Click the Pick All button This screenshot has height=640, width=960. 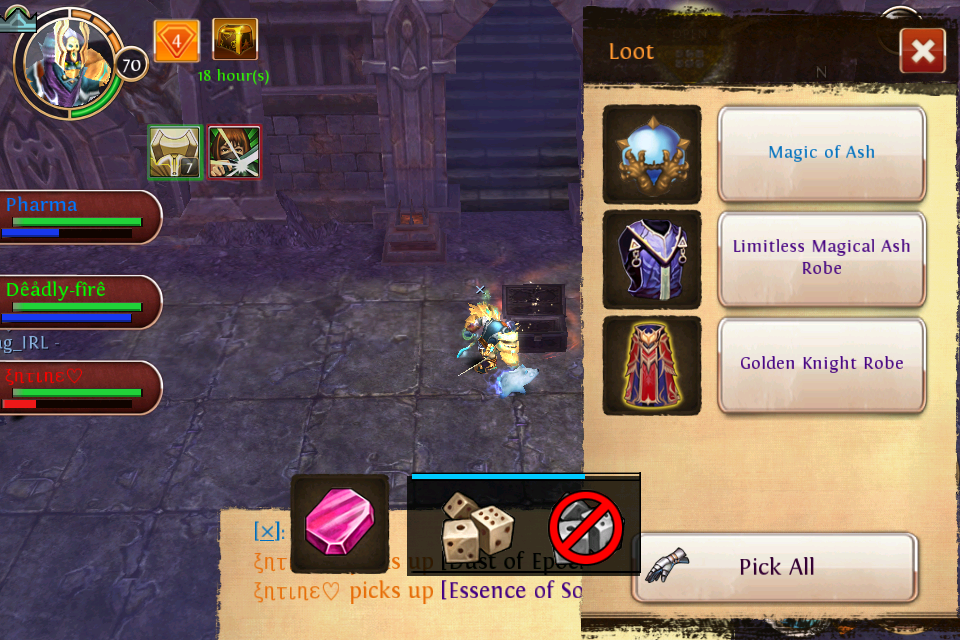tap(775, 567)
